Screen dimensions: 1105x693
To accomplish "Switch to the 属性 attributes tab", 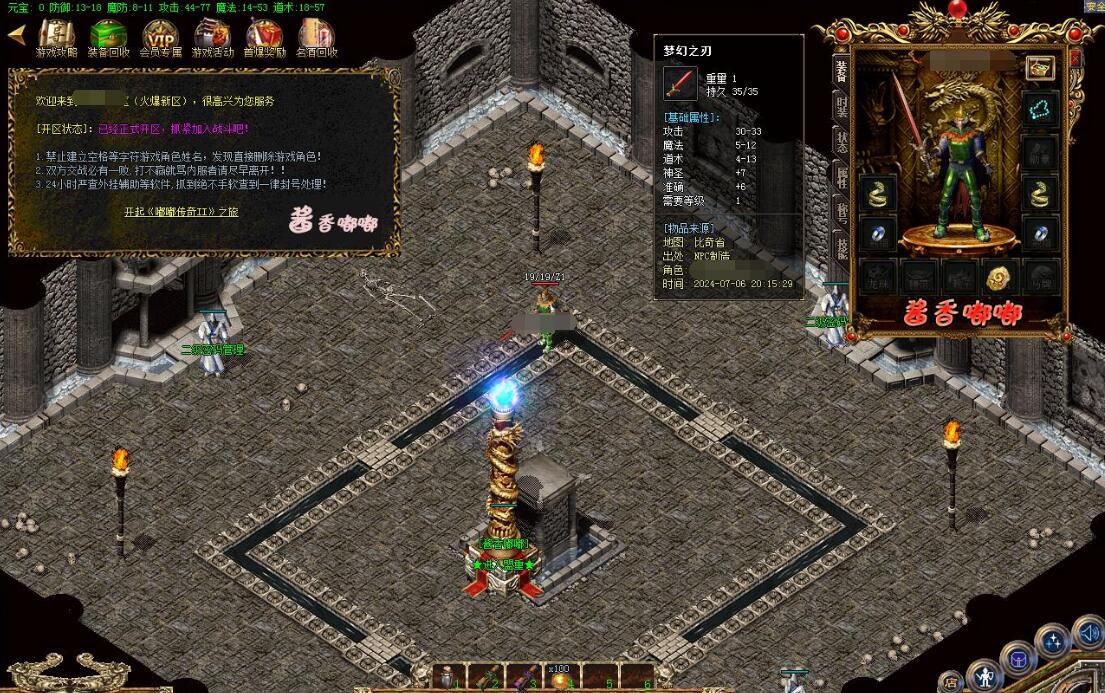I will coord(841,179).
